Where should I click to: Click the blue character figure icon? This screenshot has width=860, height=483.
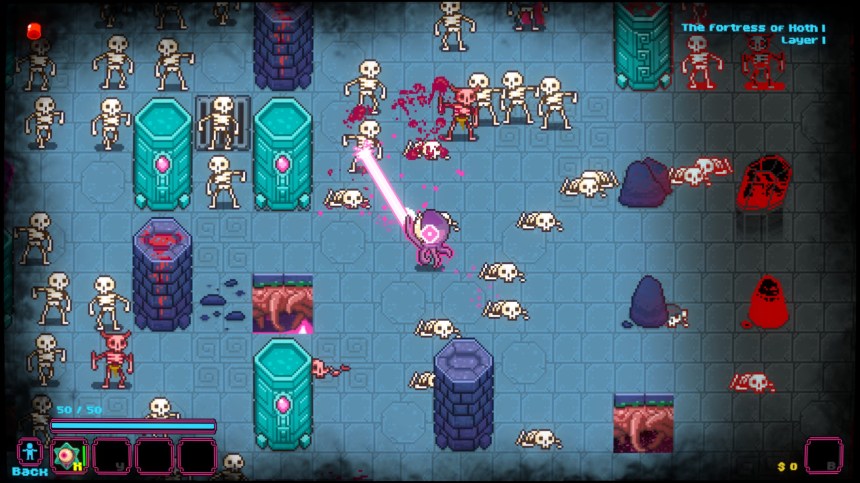click(29, 451)
